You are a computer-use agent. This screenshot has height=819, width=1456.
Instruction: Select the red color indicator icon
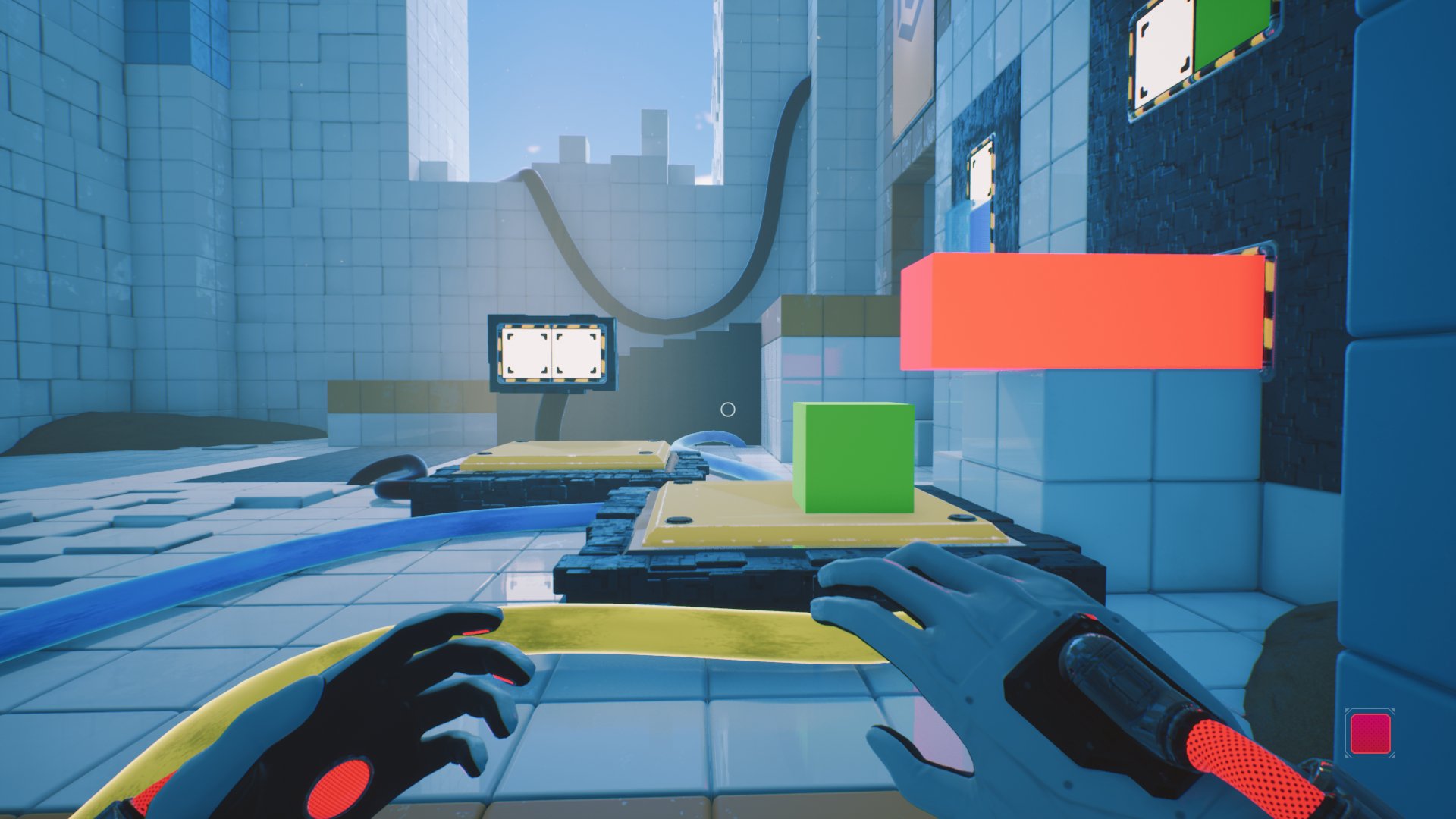(x=1370, y=733)
